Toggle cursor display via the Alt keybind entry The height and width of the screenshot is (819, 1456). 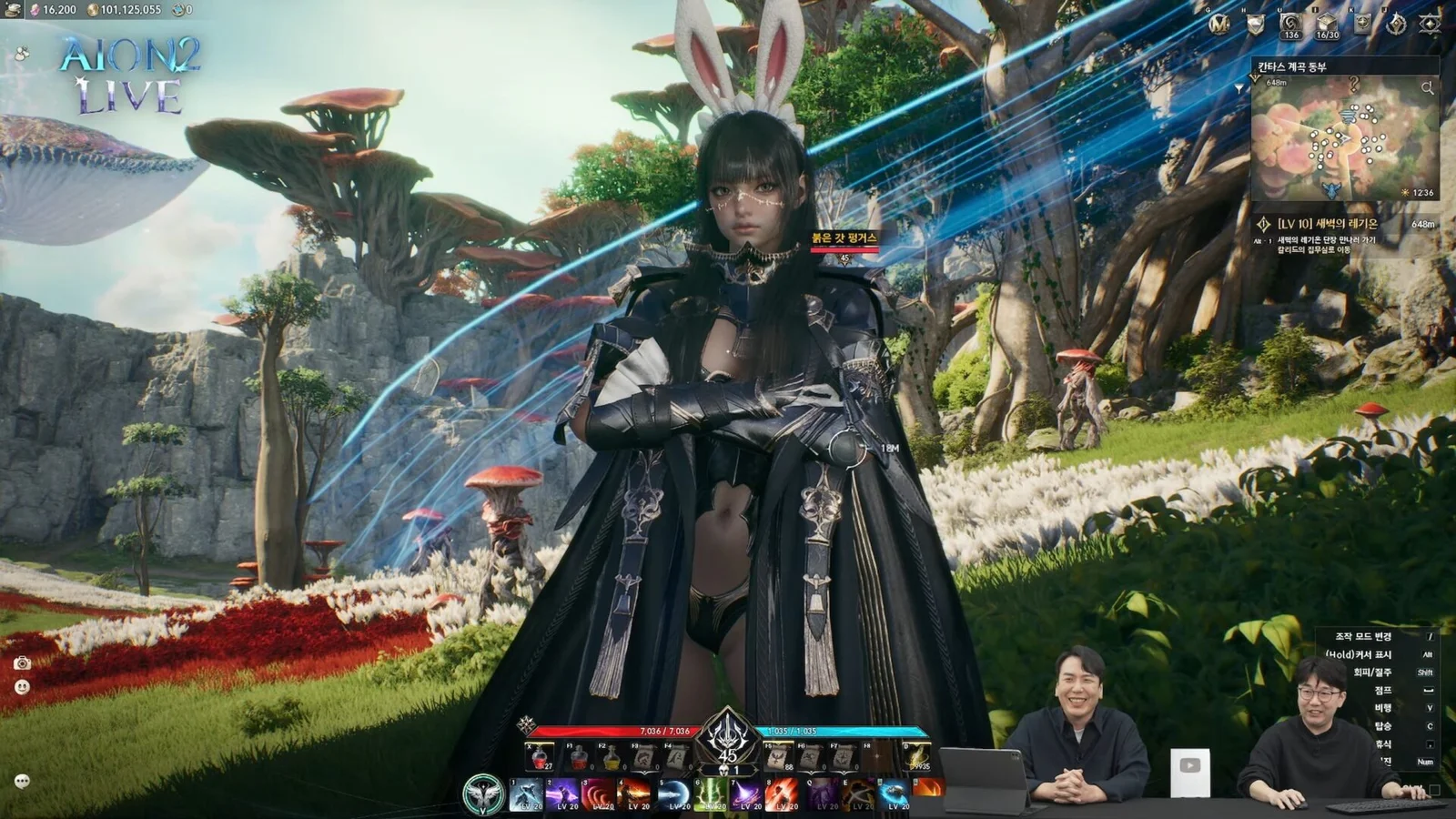point(1426,655)
